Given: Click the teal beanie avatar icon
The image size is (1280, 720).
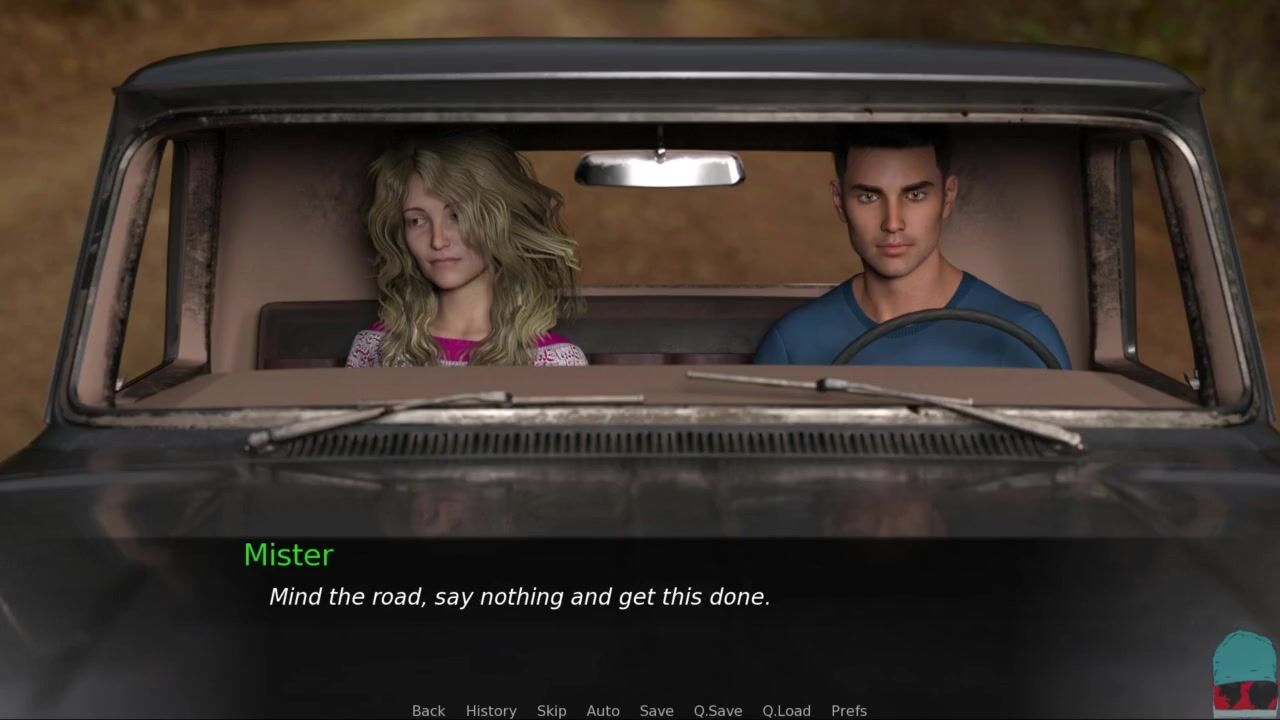Looking at the screenshot, I should [x=1243, y=672].
